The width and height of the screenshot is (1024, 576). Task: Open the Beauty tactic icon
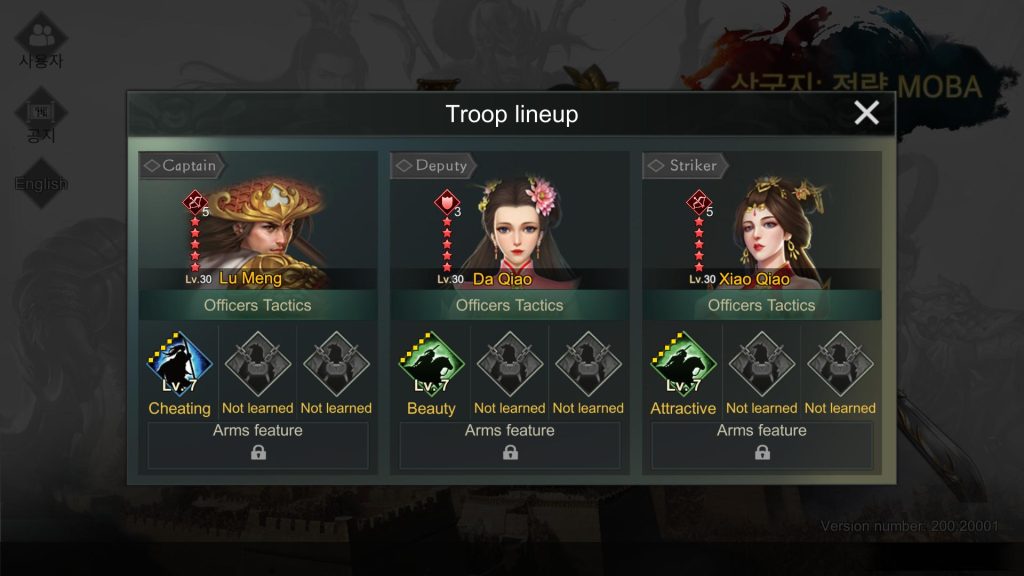tap(432, 364)
